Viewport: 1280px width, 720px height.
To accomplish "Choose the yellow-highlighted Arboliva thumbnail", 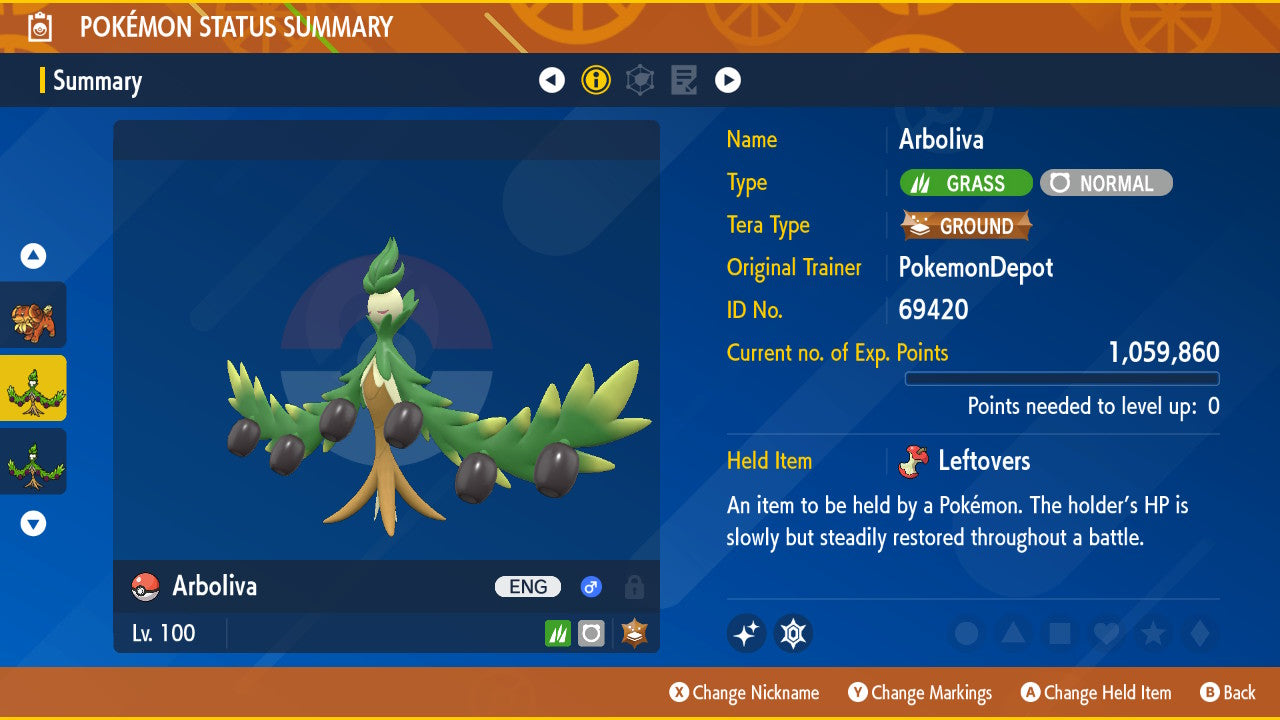I will [x=33, y=388].
